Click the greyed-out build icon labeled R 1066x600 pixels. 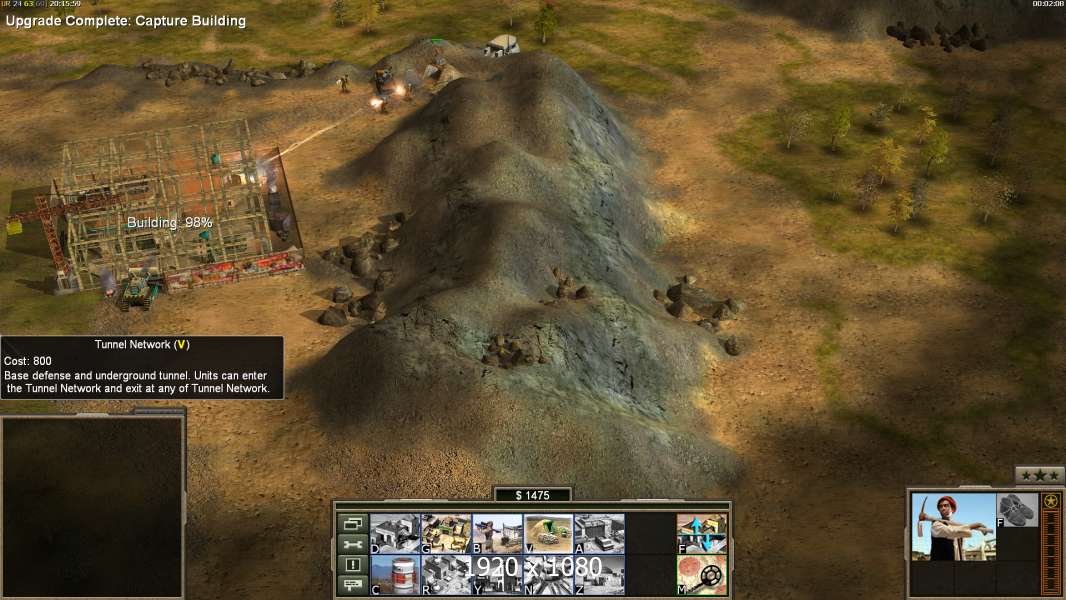coord(446,574)
